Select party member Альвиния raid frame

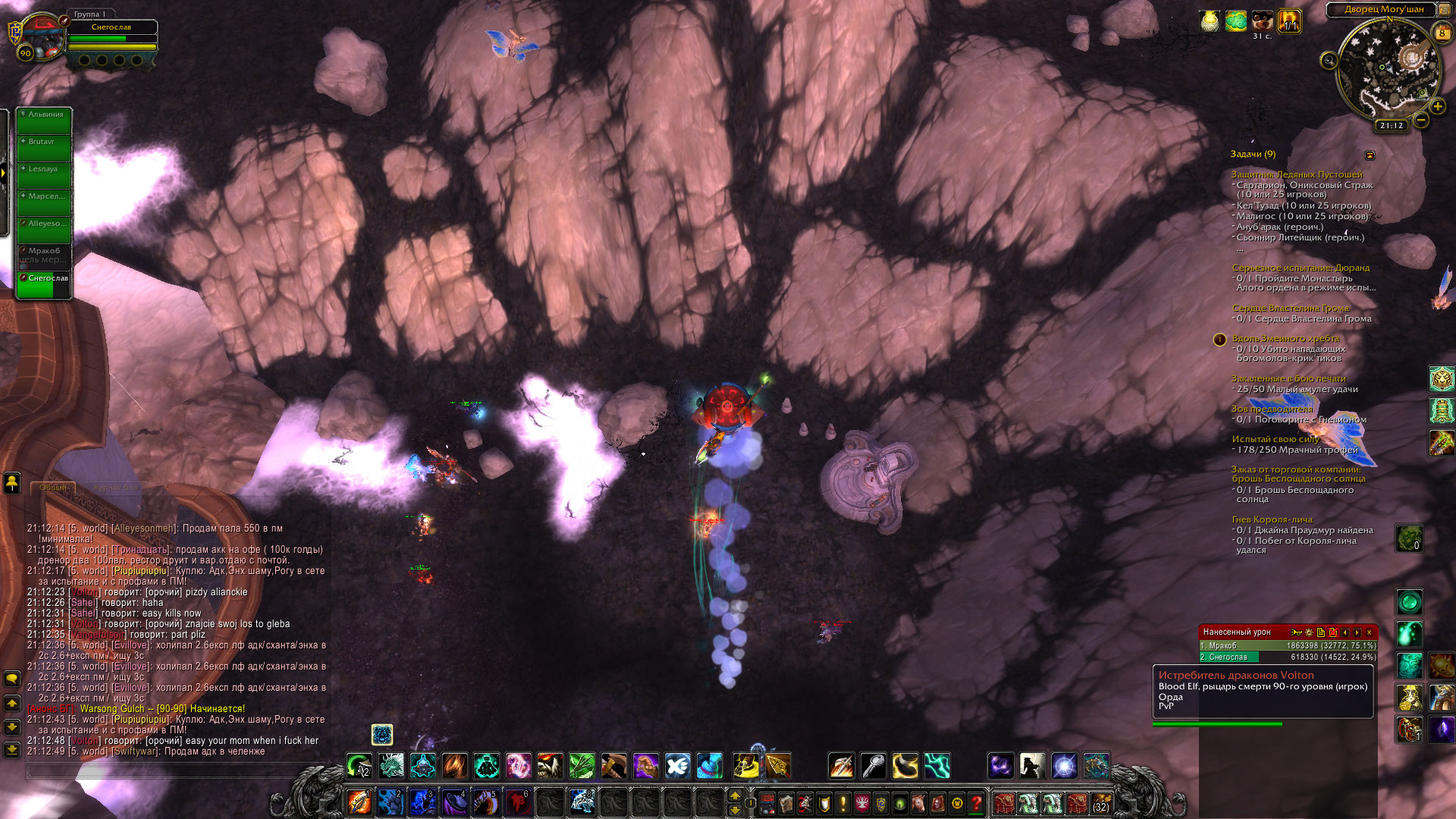tap(45, 121)
